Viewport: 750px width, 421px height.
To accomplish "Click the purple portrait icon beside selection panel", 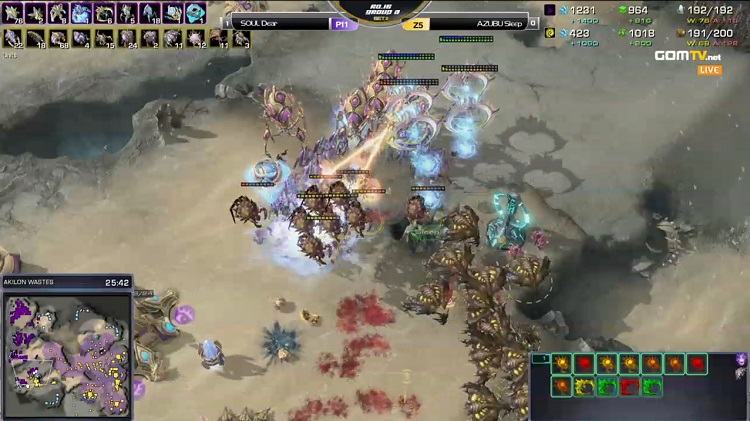I will pyautogui.click(x=740, y=359).
